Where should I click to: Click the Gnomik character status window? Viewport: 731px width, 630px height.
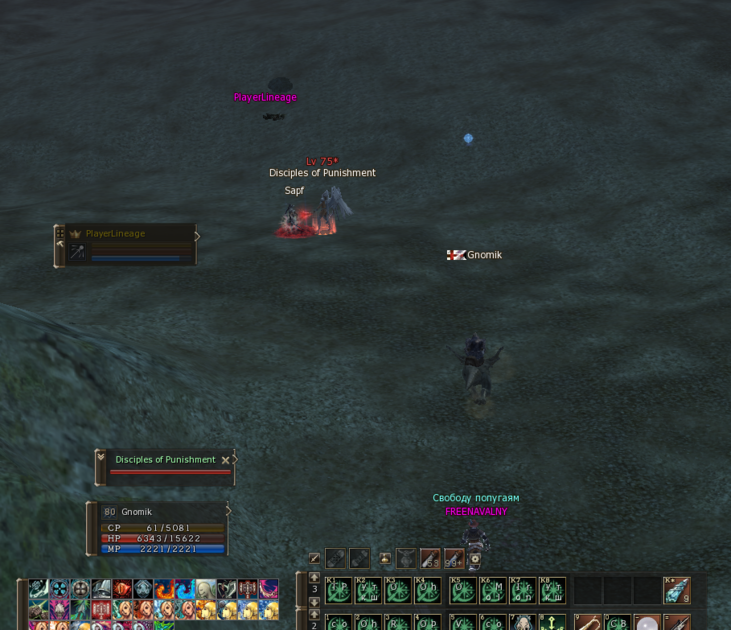pyautogui.click(x=162, y=529)
